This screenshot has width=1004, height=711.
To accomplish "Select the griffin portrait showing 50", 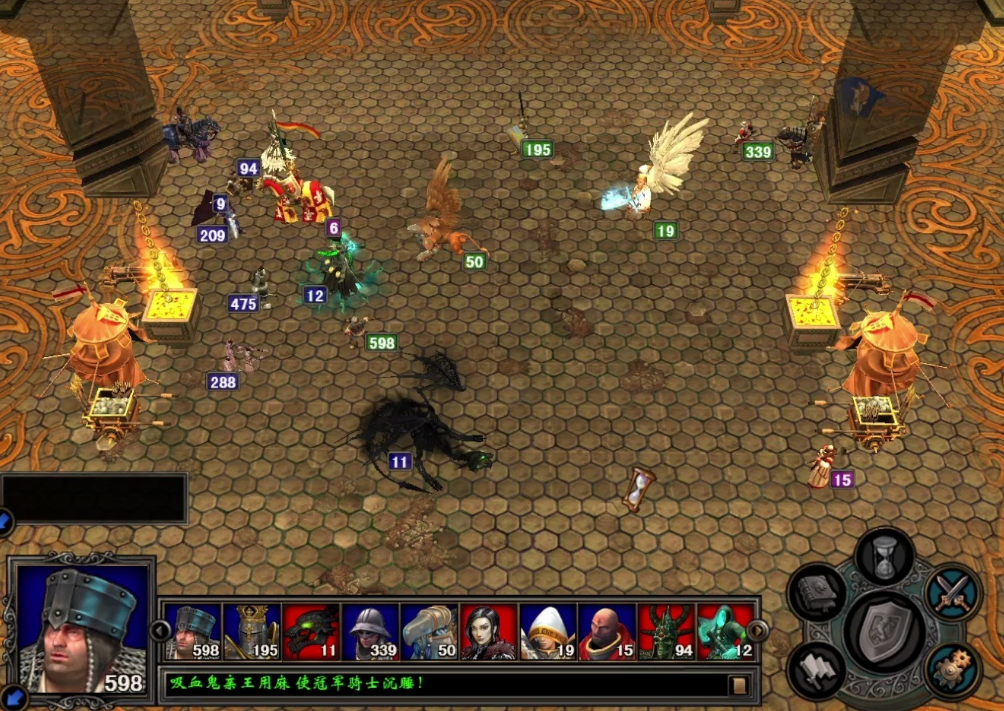I will (429, 632).
